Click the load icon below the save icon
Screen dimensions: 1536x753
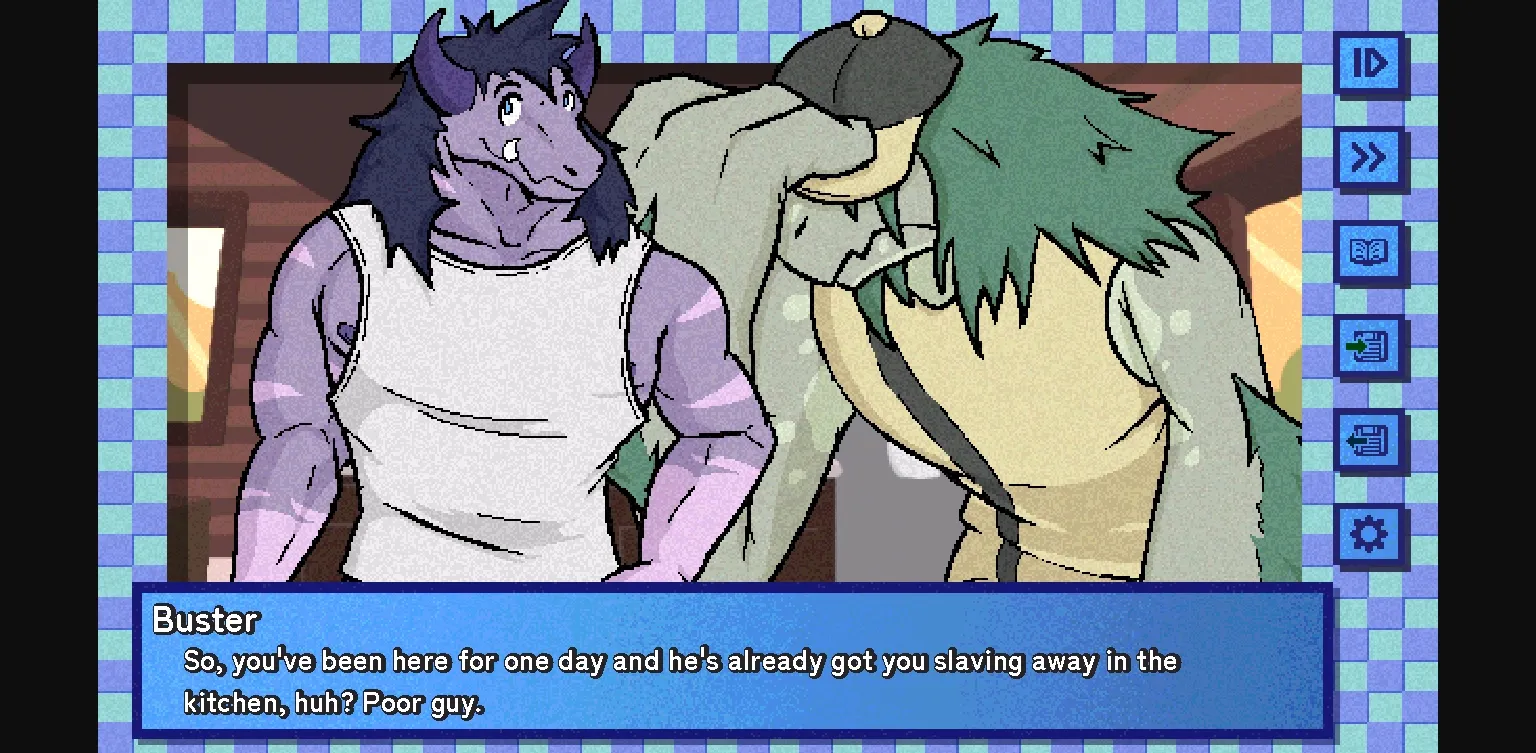pos(1370,440)
